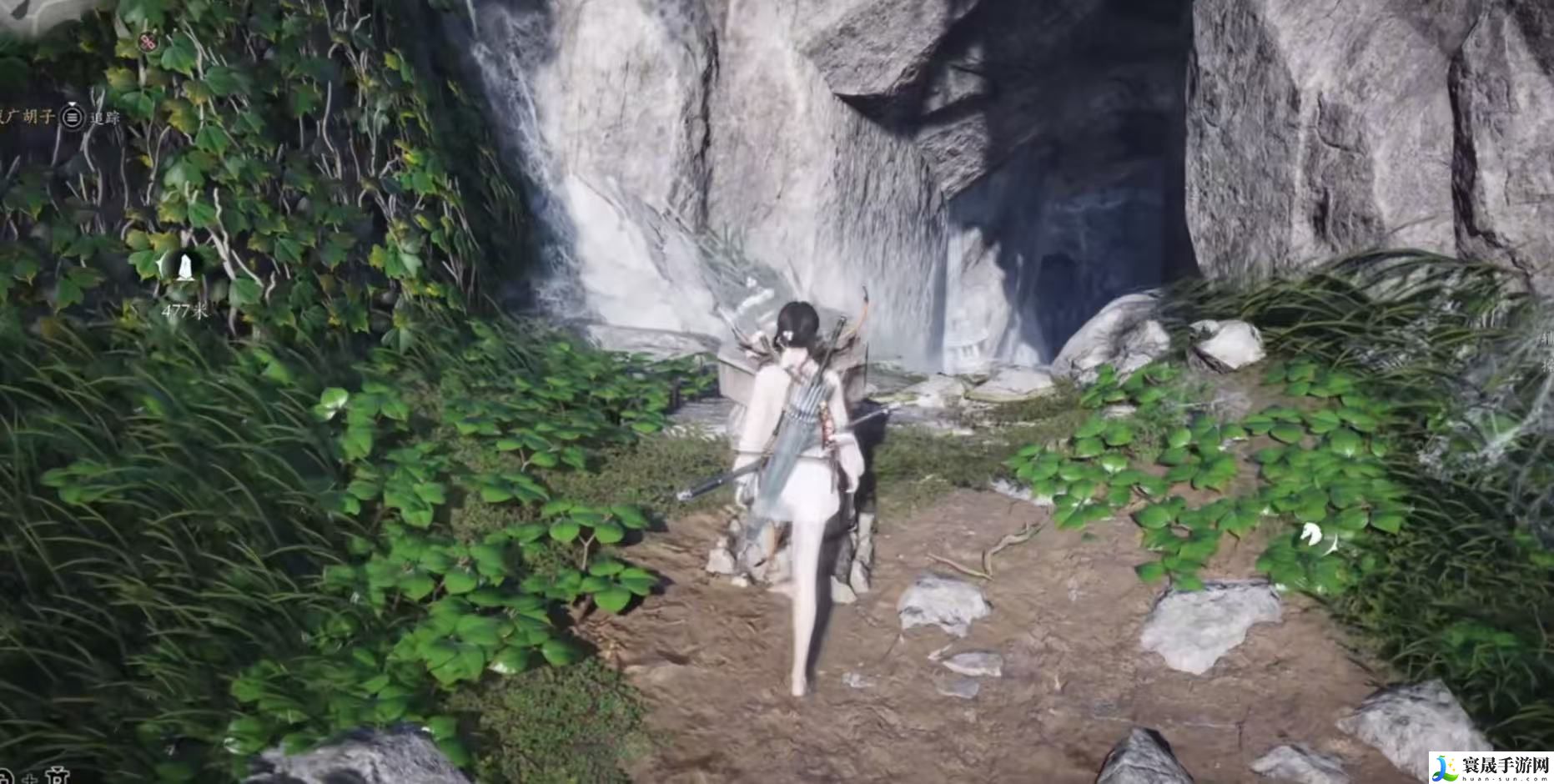Screen dimensions: 1554x784
Task: Select the tracked quest entry ending in 广胡子
Action: (28, 117)
